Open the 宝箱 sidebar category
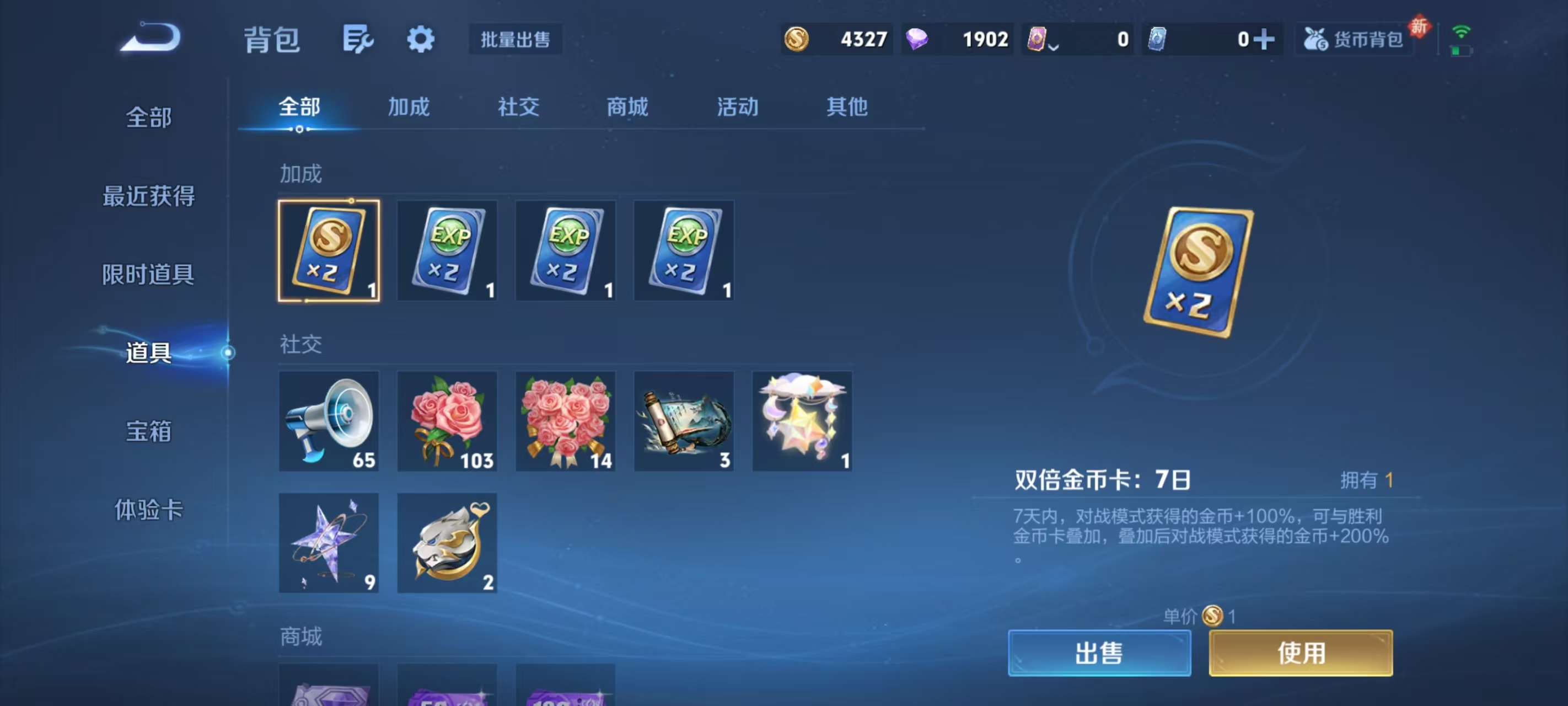 coord(148,431)
